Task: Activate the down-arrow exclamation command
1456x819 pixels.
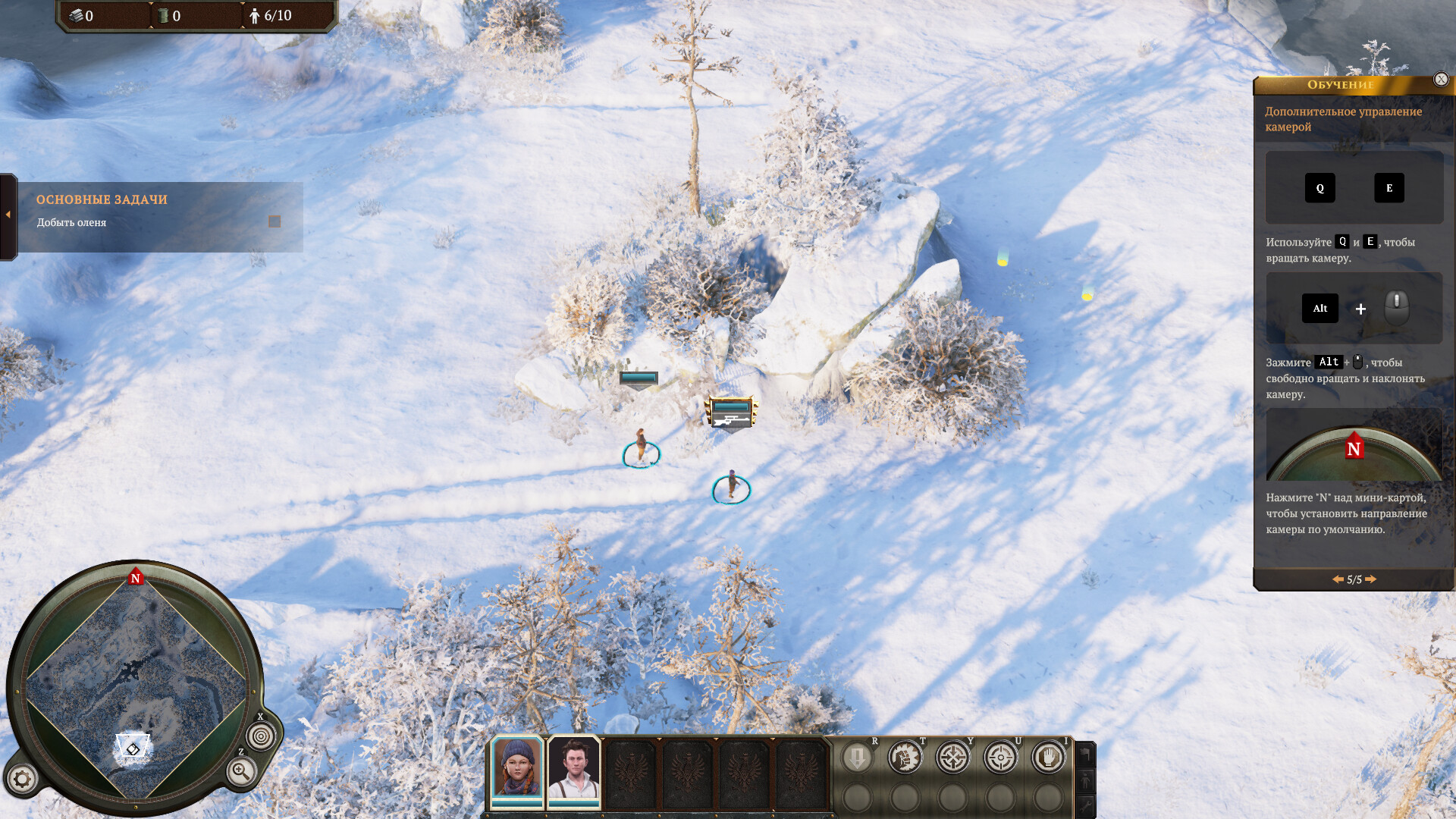Action: coord(858,758)
